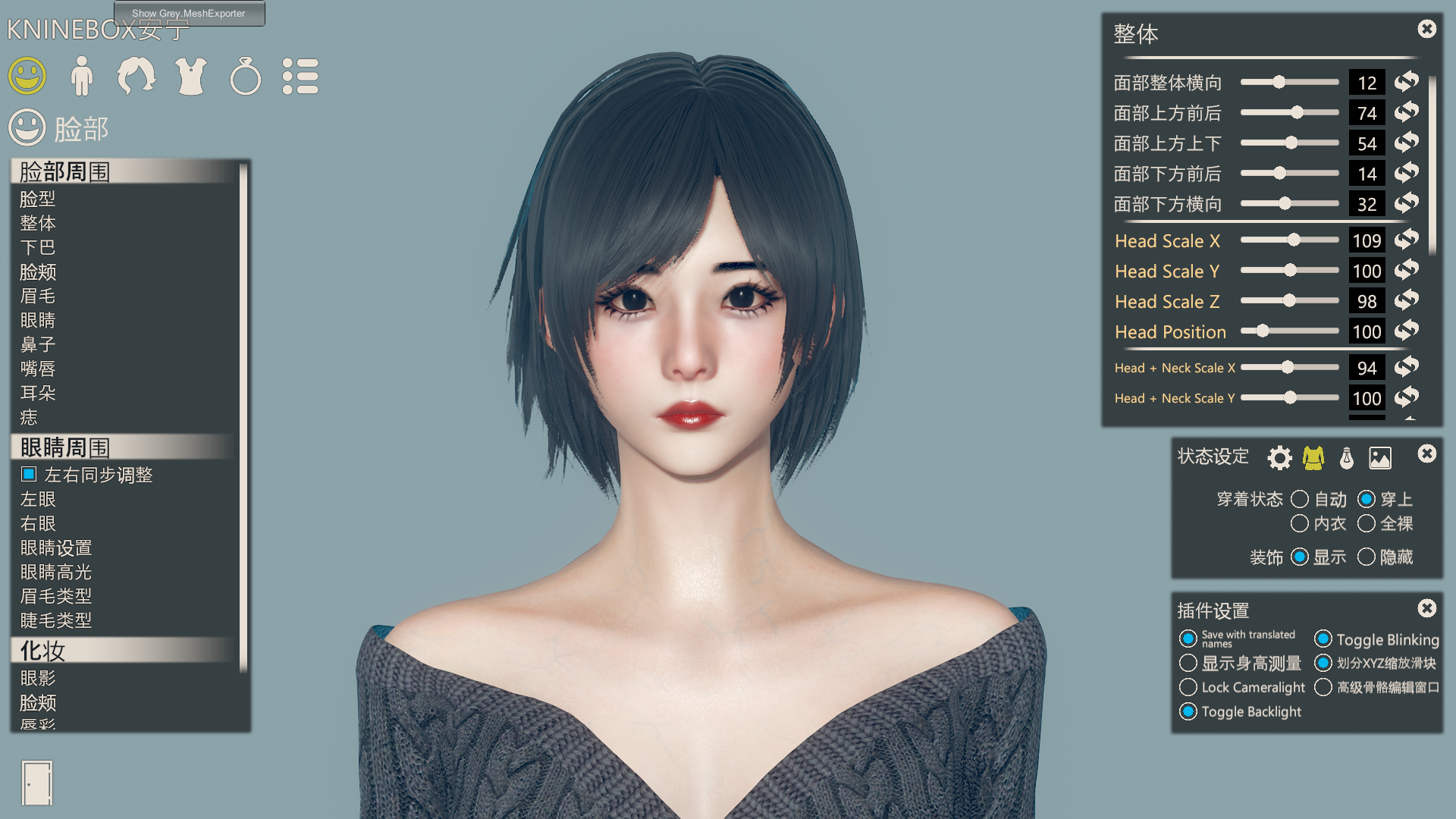Screen dimensions: 1456x819
Task: Toggle the Lock Cameralight option
Action: [1188, 687]
